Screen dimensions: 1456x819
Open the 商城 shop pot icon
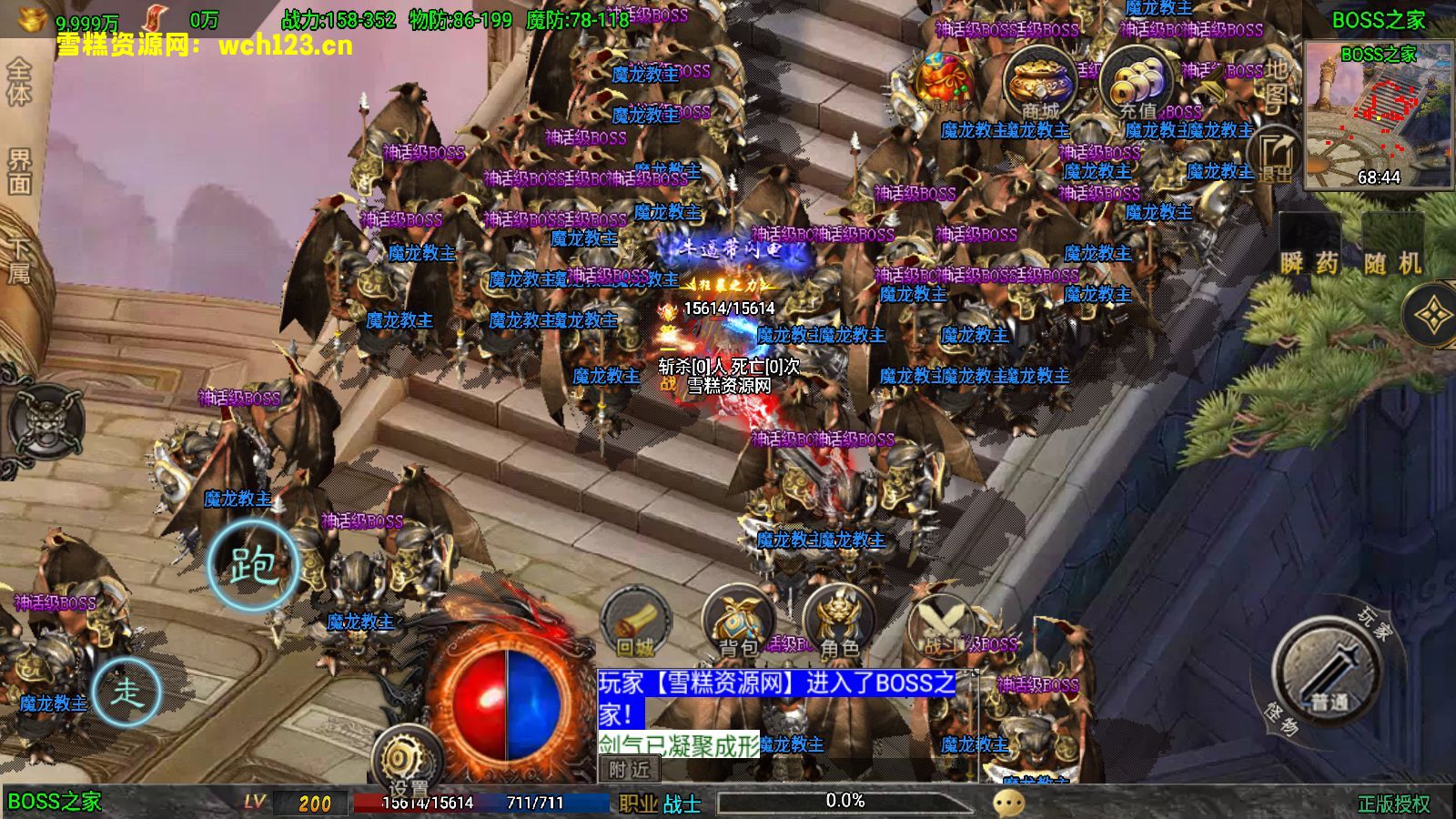point(1040,84)
